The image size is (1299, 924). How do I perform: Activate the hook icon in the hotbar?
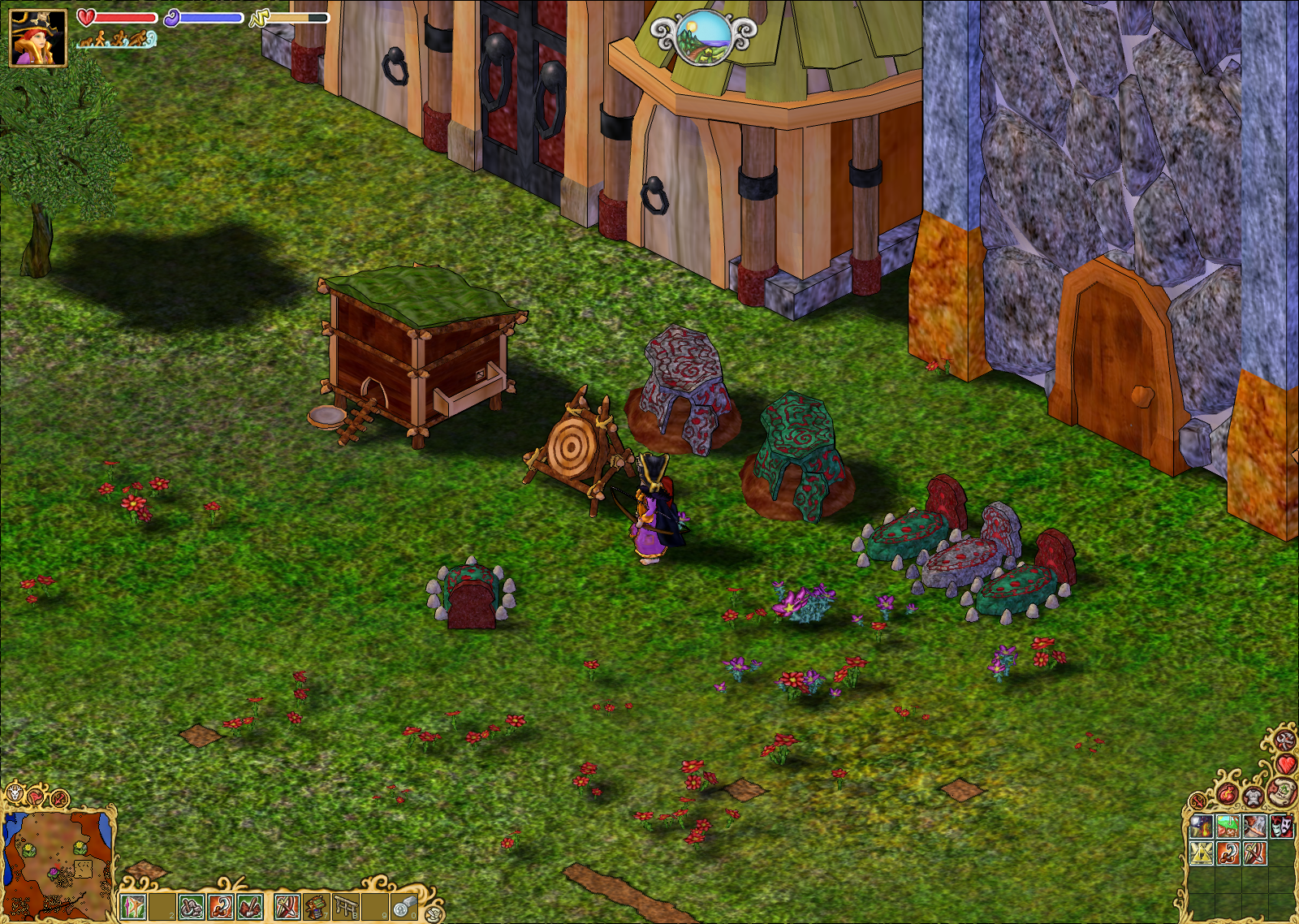221,906
